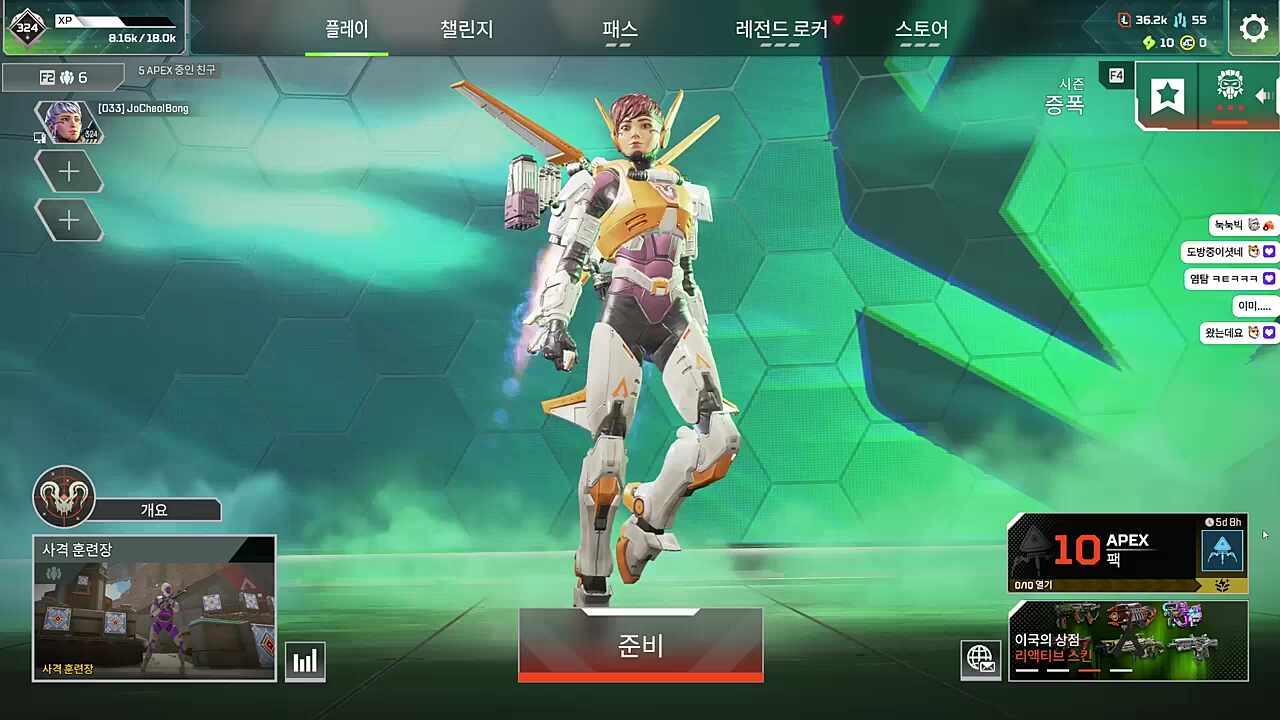Viewport: 1280px width, 720px height.
Task: Expand the first empty squad slot
Action: click(68, 171)
